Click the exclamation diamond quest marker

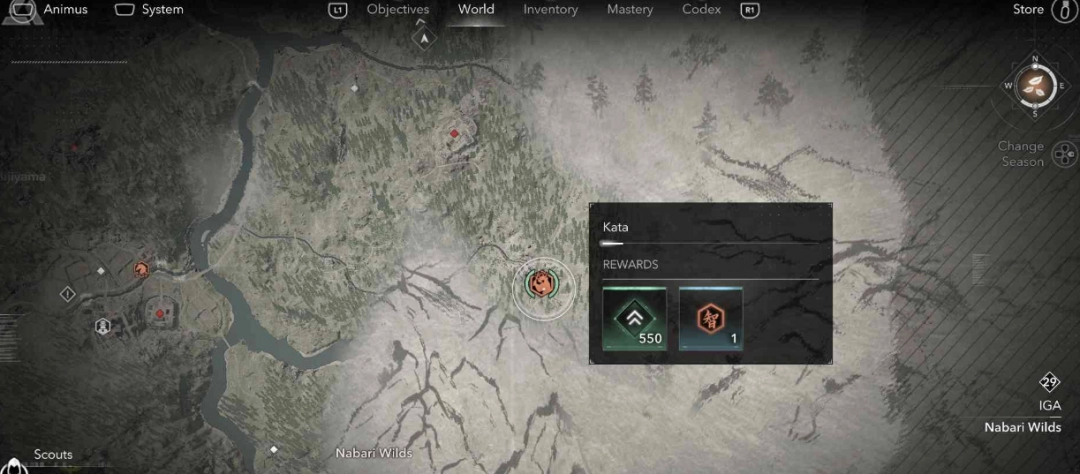[68, 294]
